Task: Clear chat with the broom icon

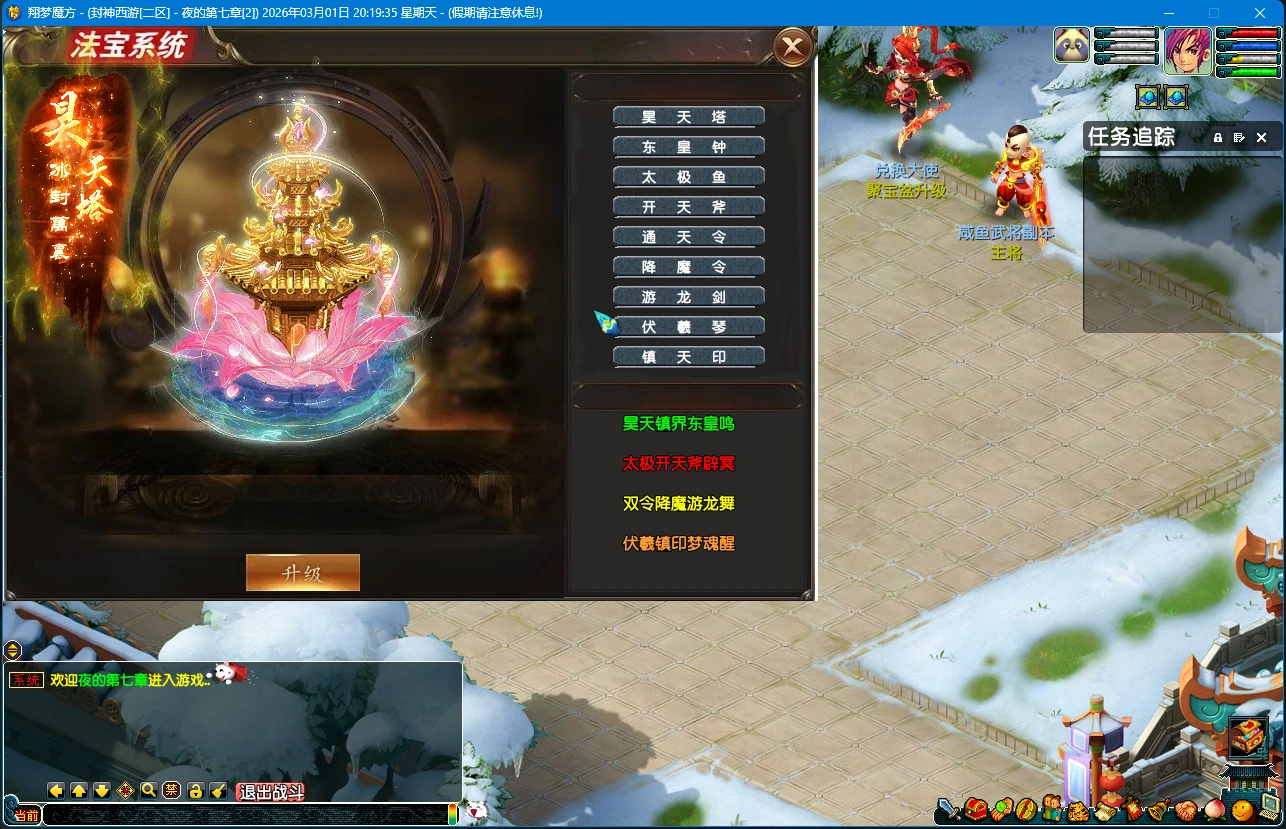Action: [218, 791]
